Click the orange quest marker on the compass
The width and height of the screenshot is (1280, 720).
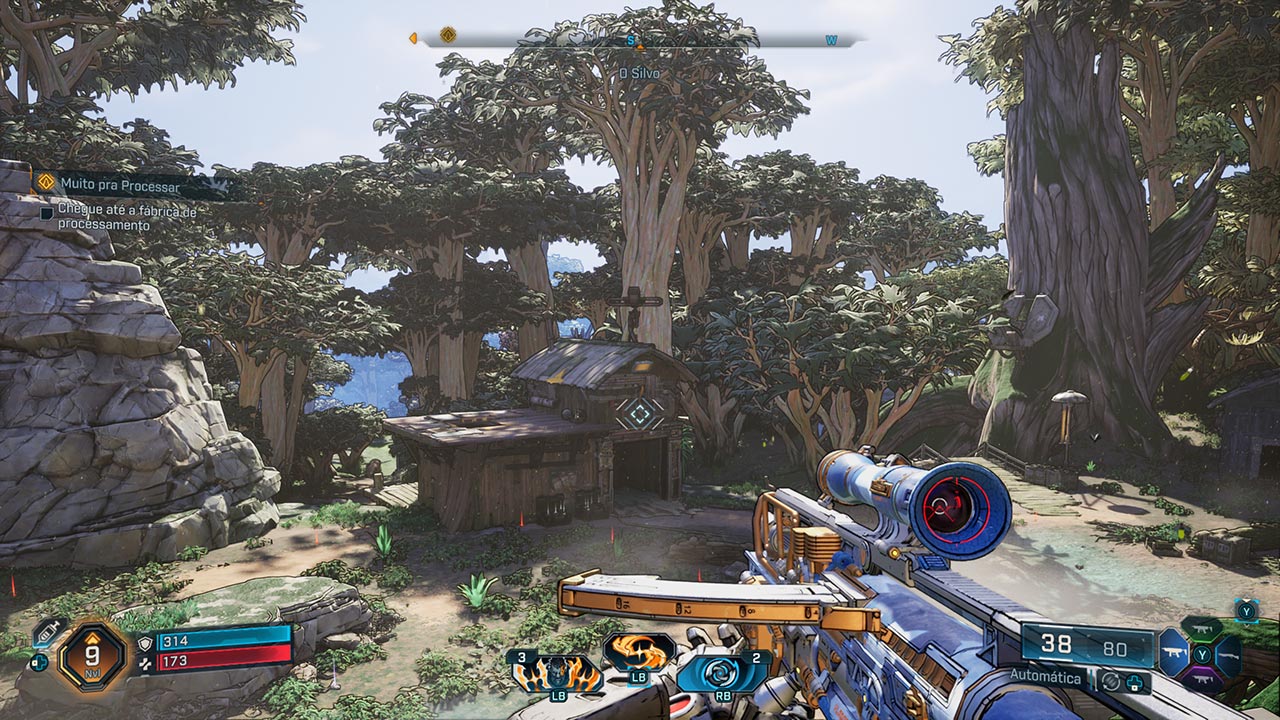pos(448,36)
